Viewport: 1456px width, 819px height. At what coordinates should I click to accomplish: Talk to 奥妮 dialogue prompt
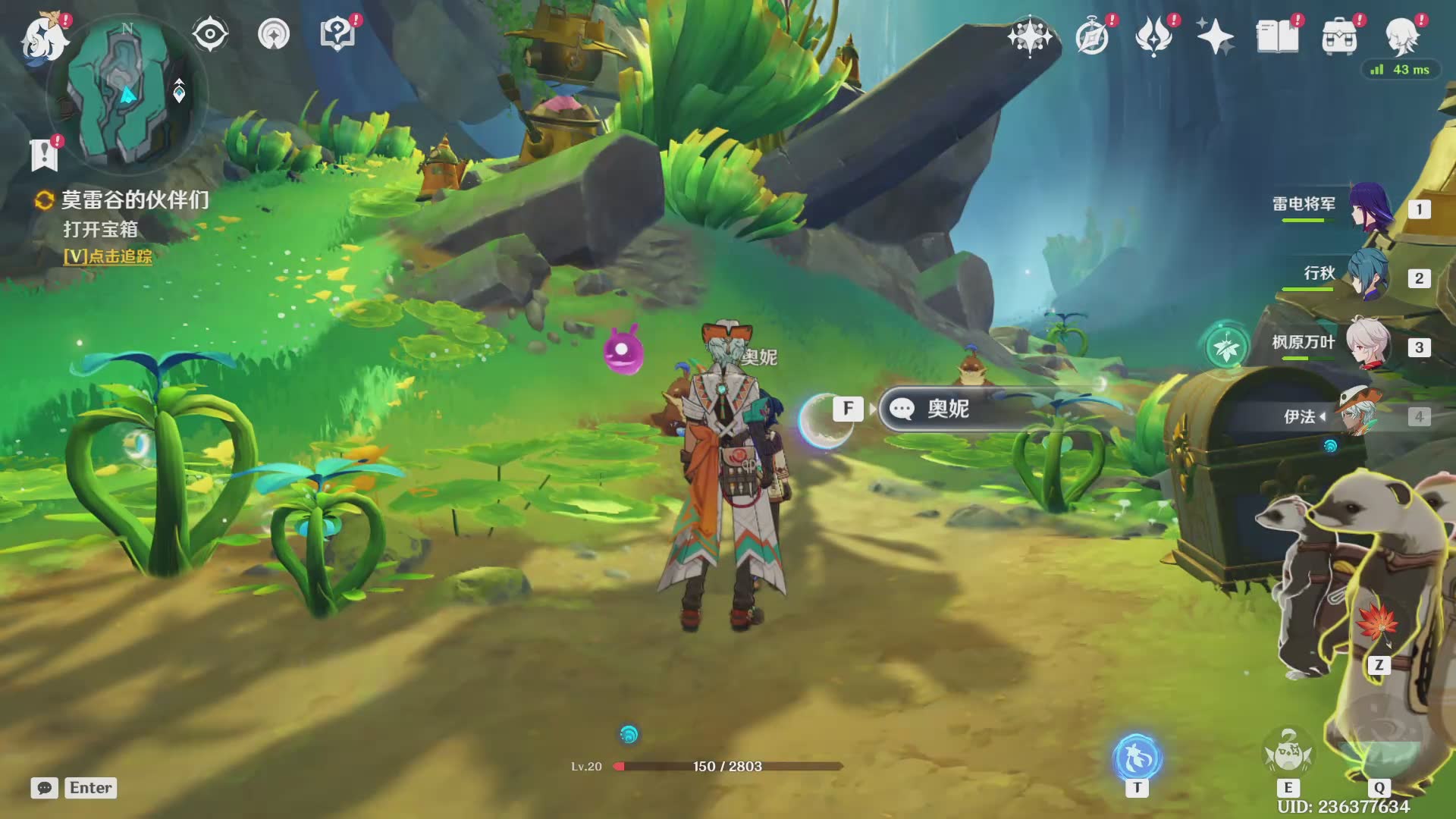948,409
